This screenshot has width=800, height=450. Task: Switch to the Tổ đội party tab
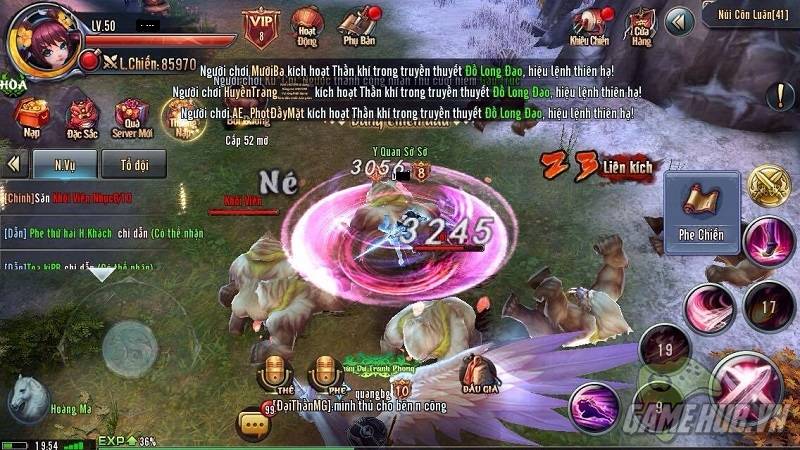coord(135,163)
